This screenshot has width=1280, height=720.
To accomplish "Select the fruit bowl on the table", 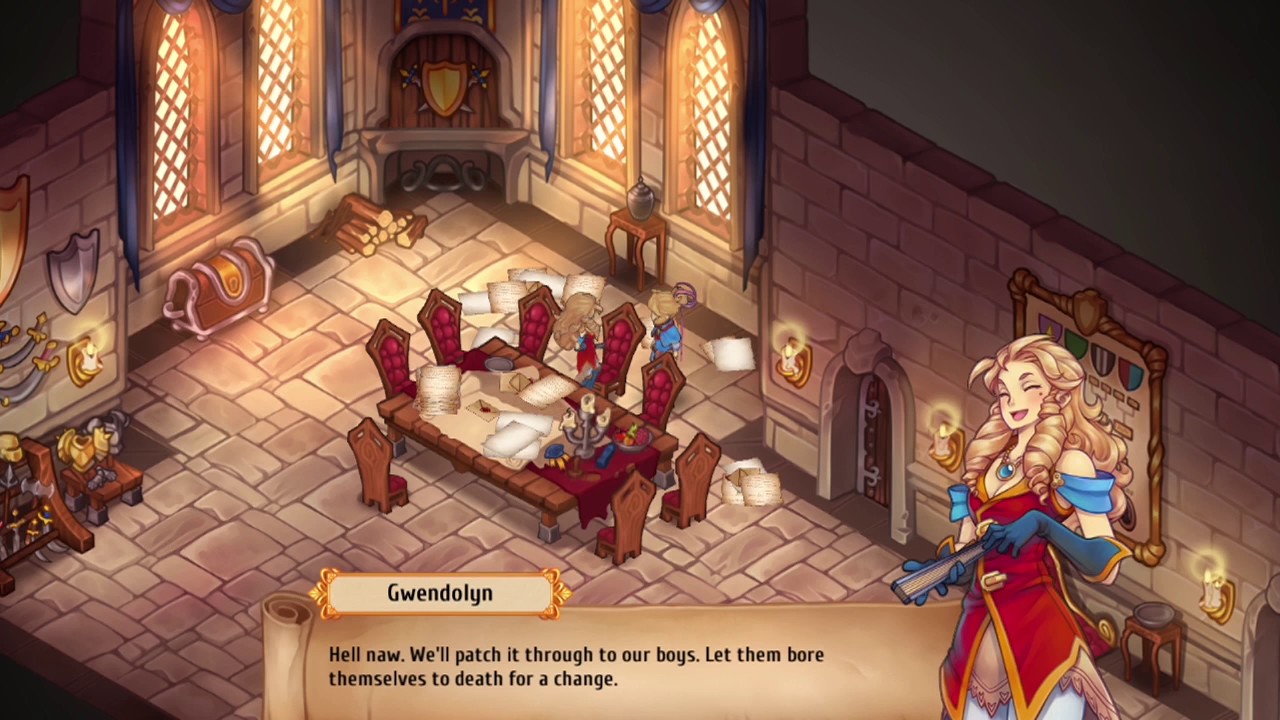I will [x=632, y=437].
